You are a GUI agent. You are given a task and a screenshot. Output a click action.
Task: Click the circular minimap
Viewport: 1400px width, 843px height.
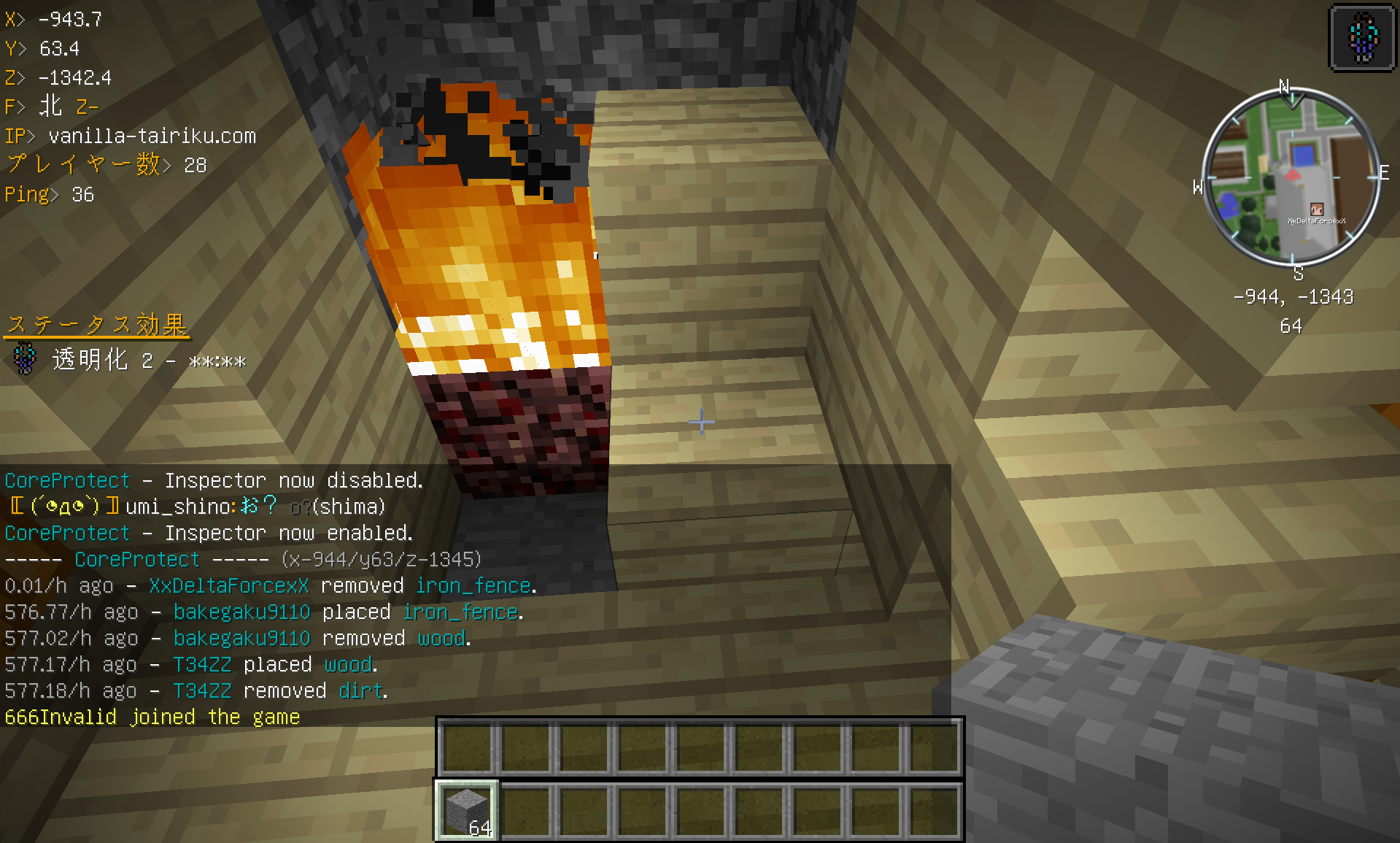tap(1291, 177)
